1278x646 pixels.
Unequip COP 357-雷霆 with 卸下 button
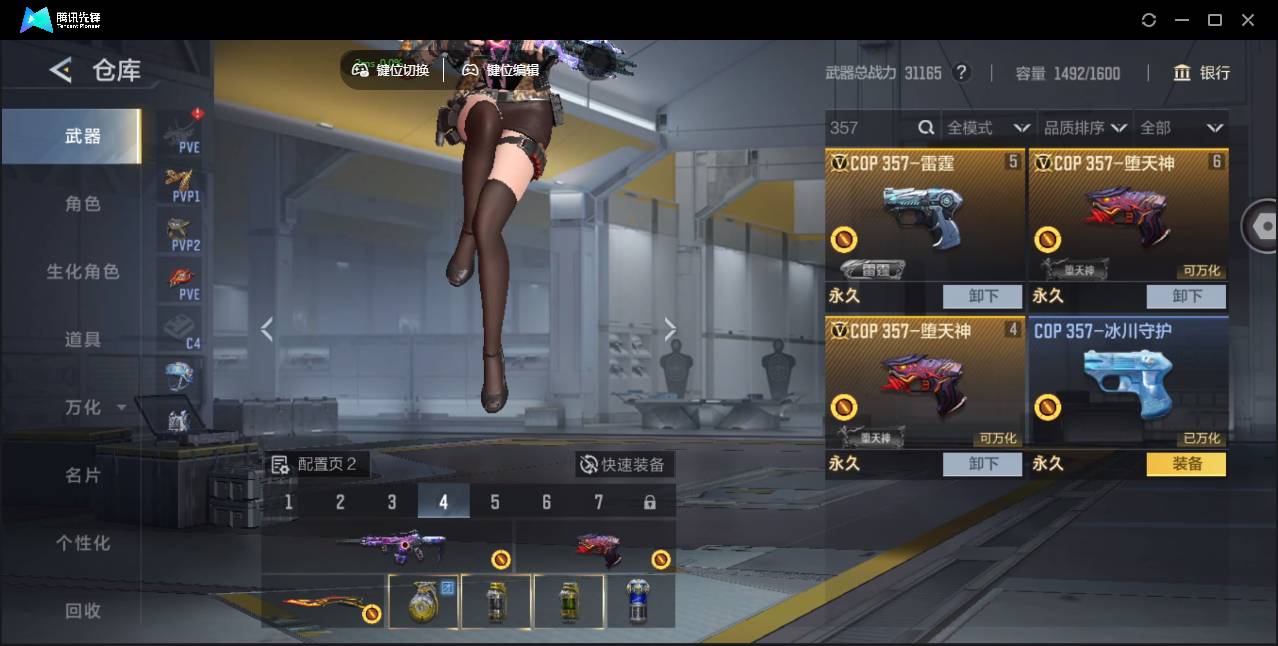point(983,296)
